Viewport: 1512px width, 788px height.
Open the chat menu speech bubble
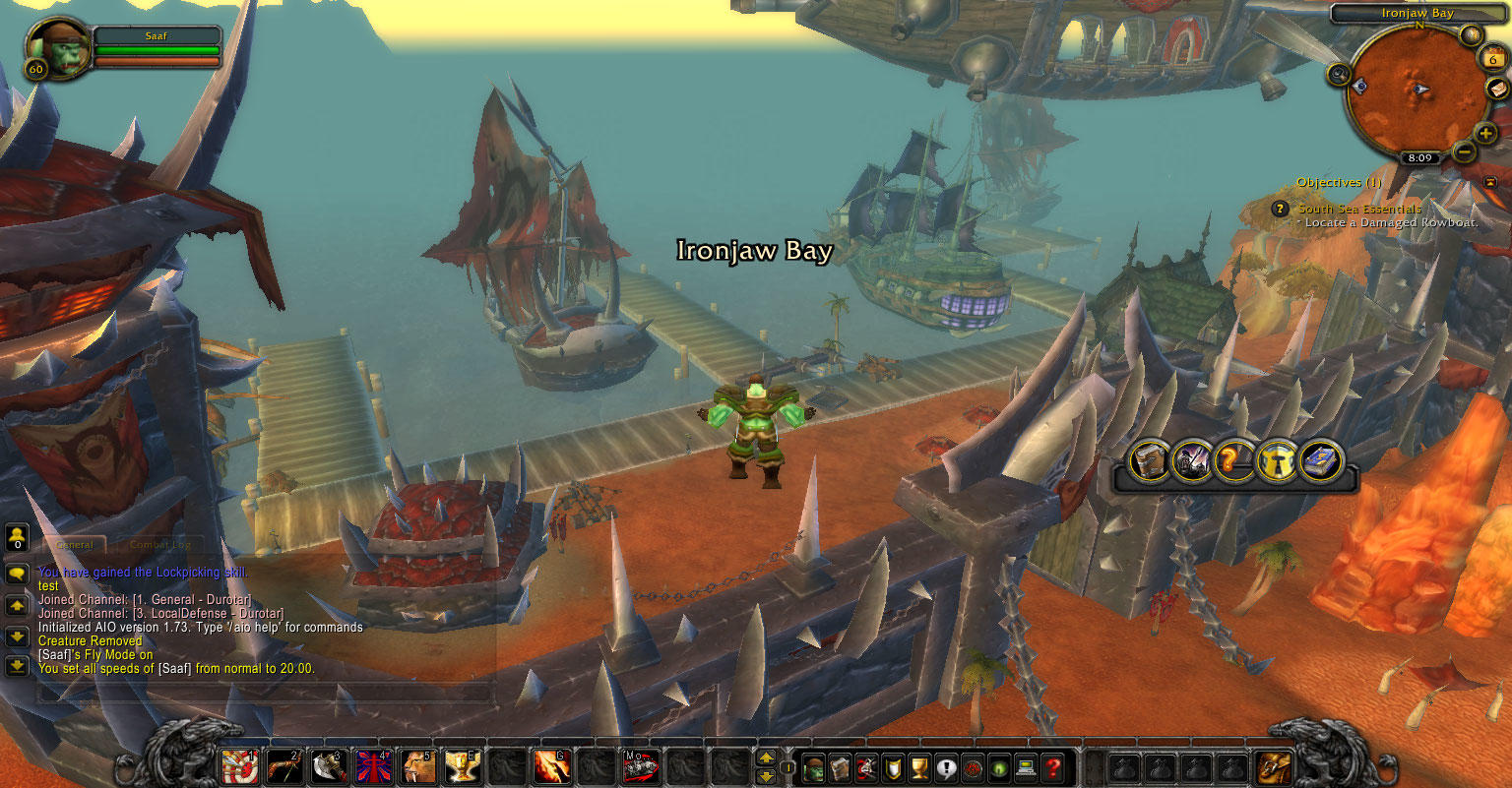(17, 574)
